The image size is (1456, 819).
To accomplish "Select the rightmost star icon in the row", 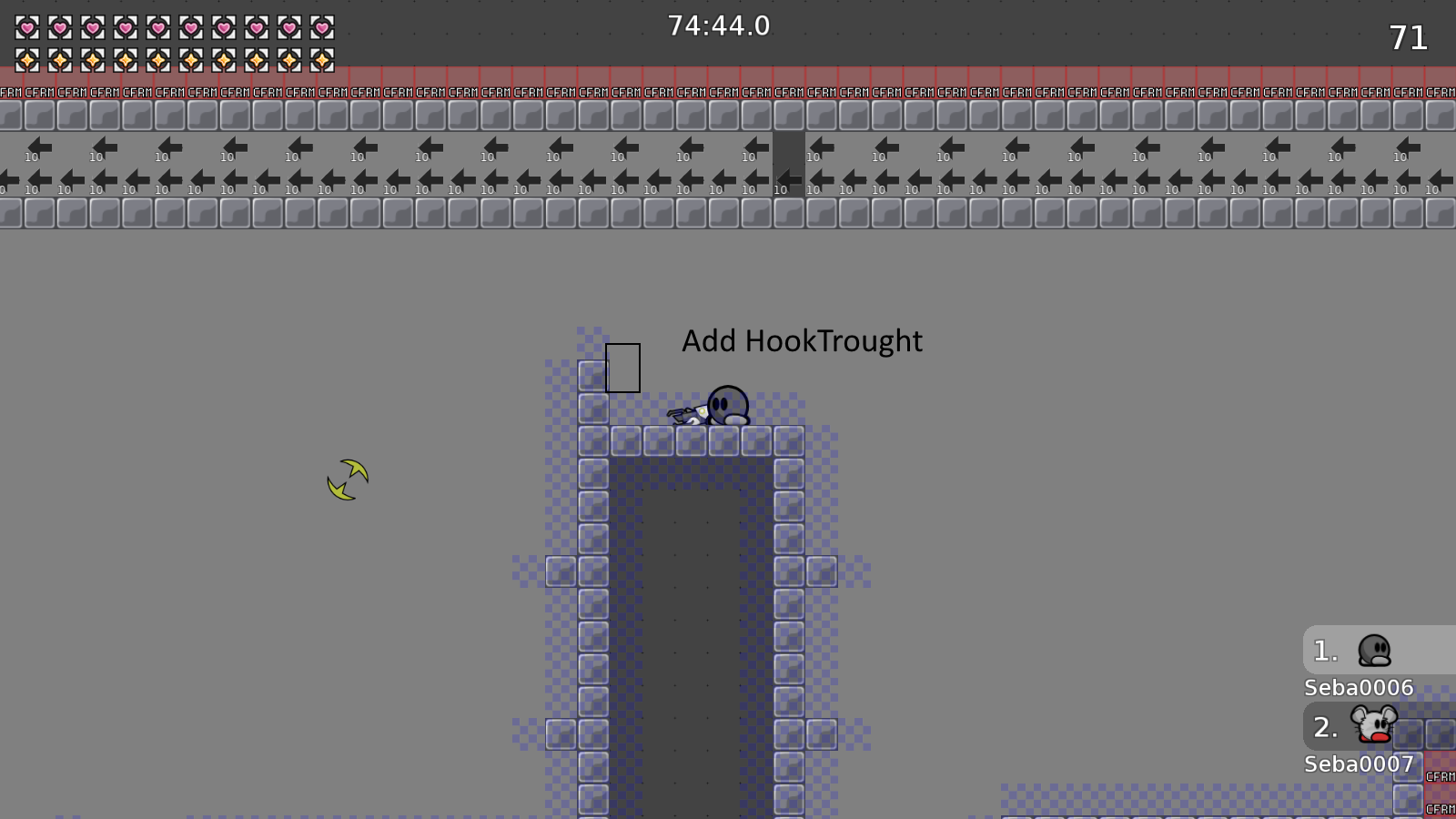I will click(323, 62).
